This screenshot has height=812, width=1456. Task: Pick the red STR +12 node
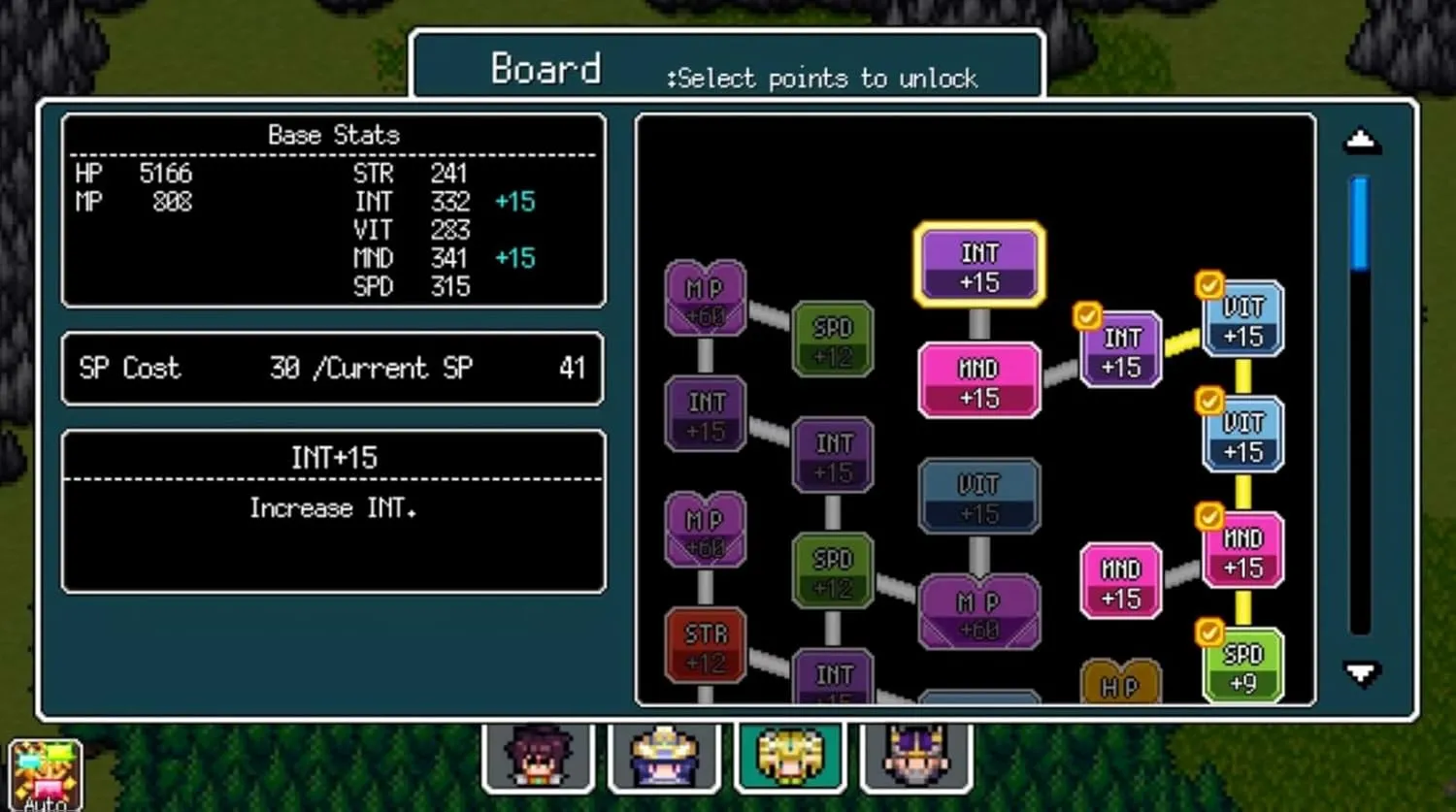click(706, 646)
